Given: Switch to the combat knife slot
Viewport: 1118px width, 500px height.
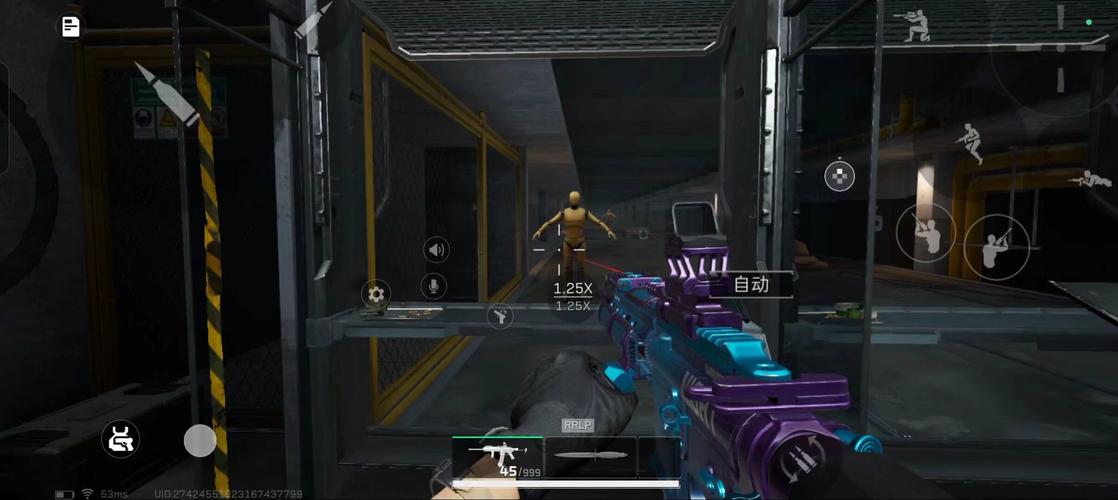Looking at the screenshot, I should coord(590,457).
